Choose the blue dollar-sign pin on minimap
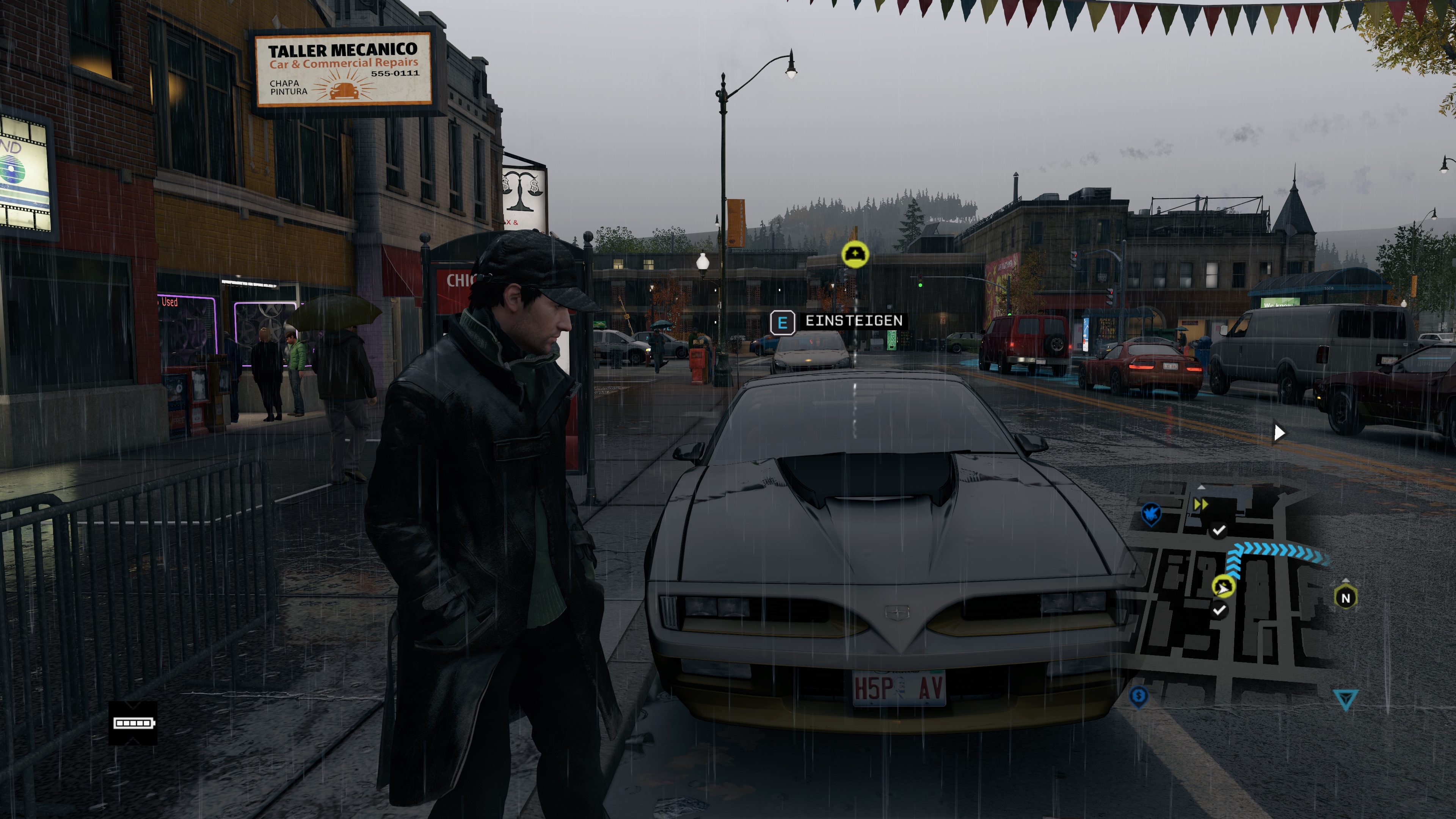 [1138, 696]
